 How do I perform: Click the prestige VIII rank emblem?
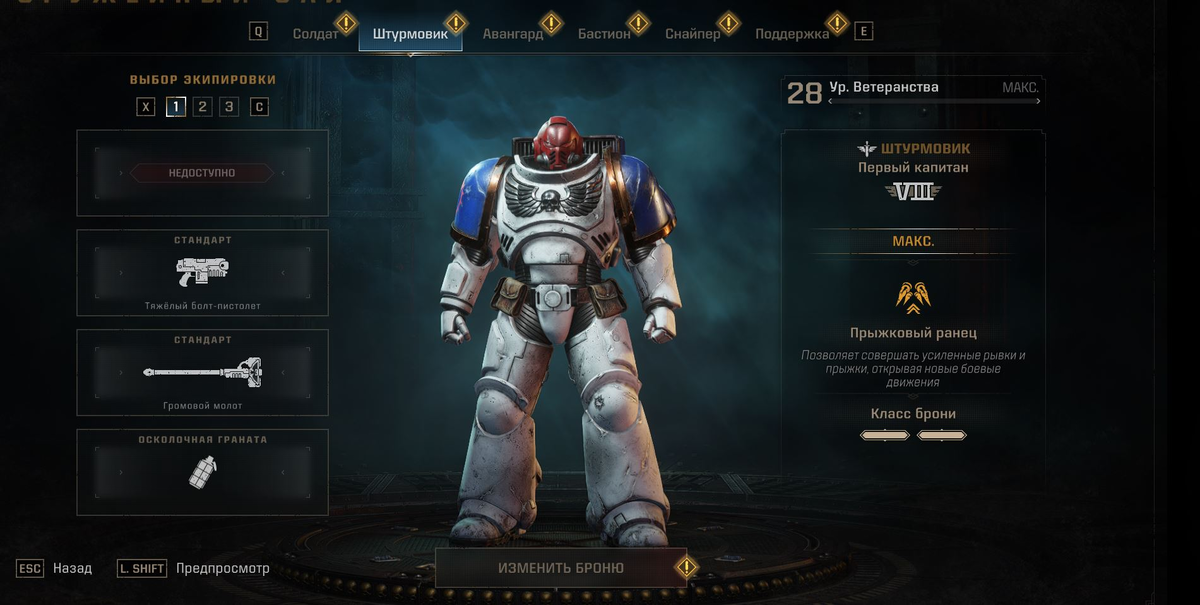click(x=914, y=191)
